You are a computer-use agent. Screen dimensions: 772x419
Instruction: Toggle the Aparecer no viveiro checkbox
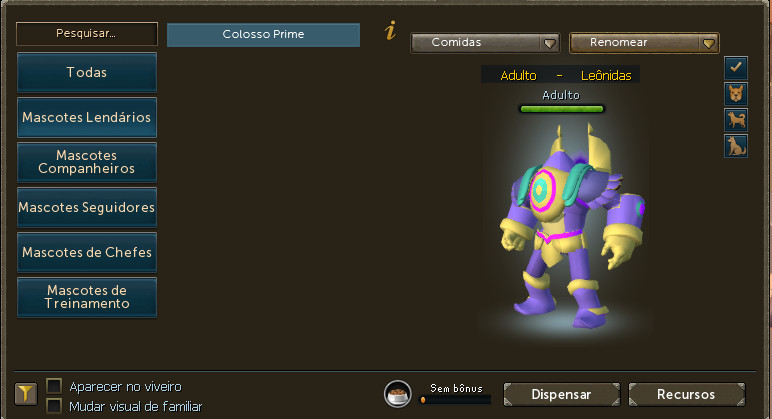point(54,386)
